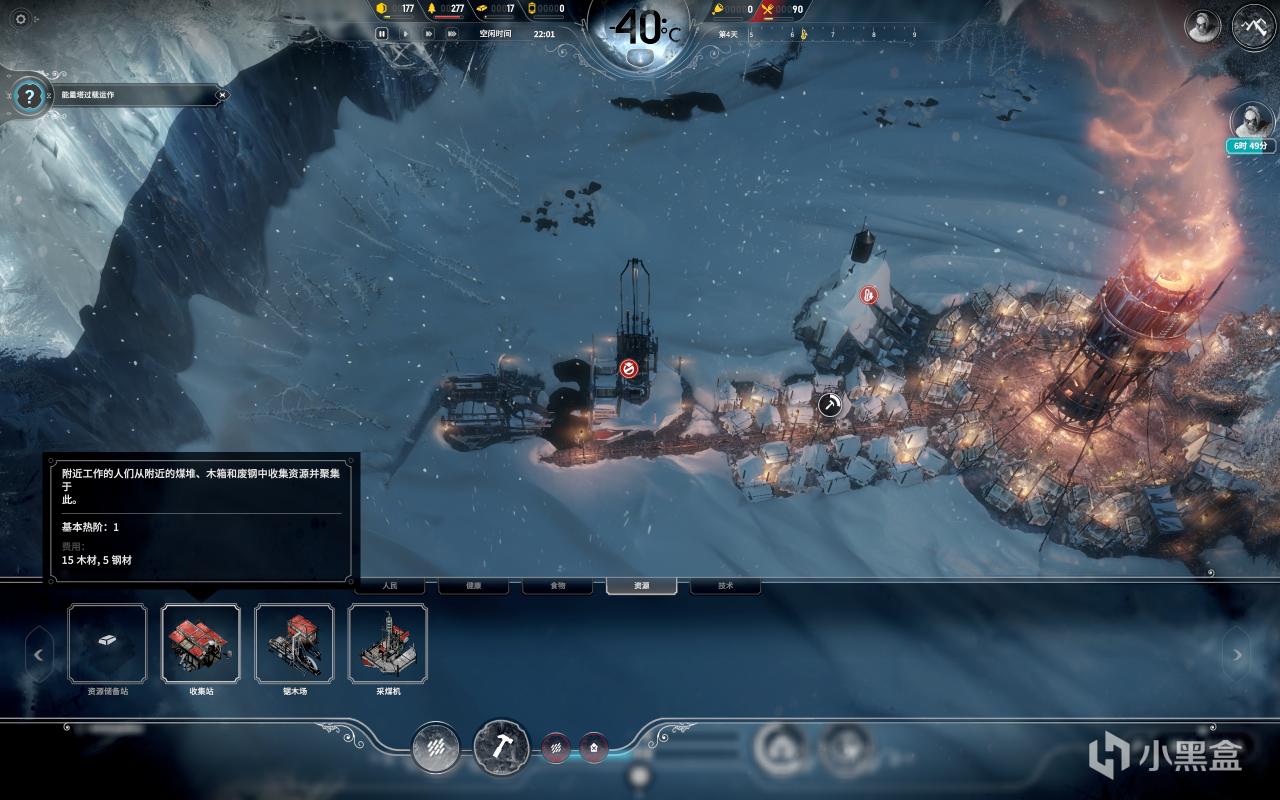
Task: Set game speed to double fast-forward
Action: pyautogui.click(x=429, y=33)
